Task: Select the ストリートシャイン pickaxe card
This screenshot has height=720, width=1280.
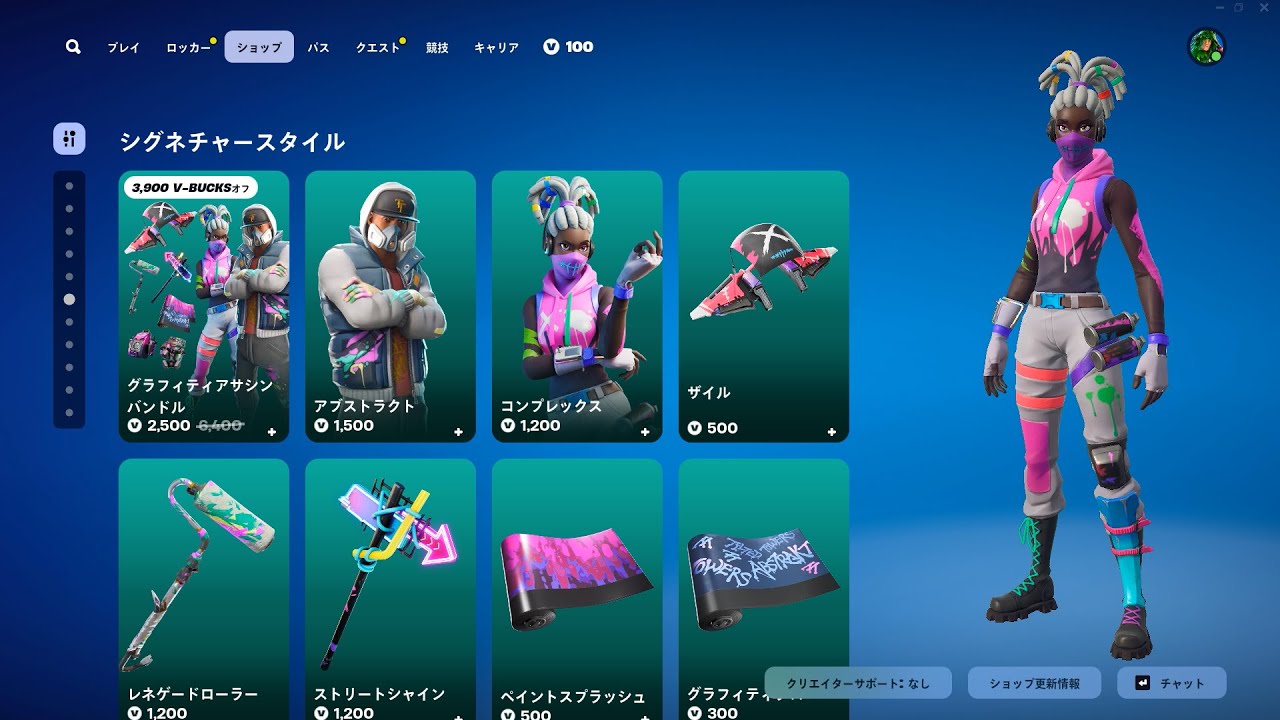Action: (390, 580)
